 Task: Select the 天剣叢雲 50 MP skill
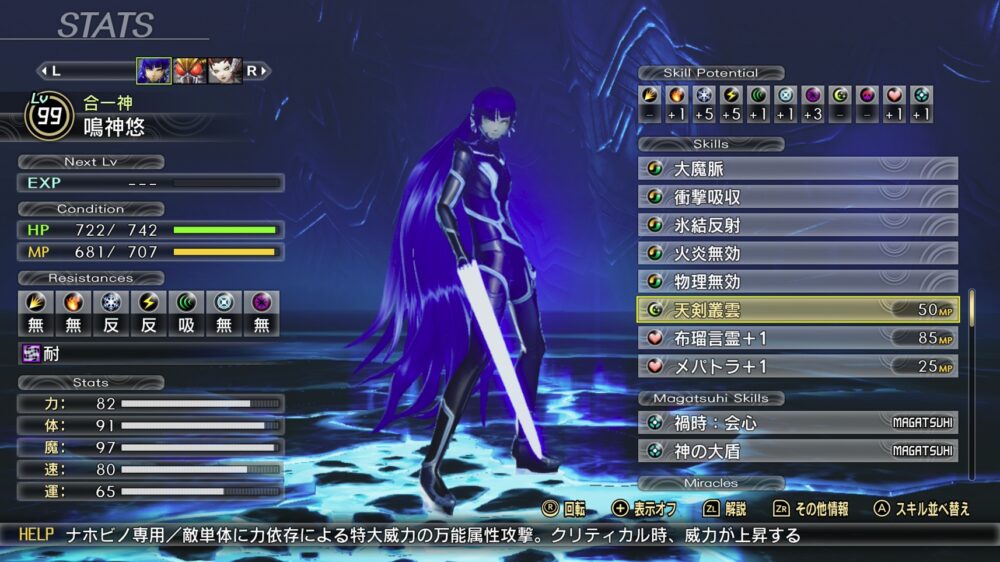[797, 310]
